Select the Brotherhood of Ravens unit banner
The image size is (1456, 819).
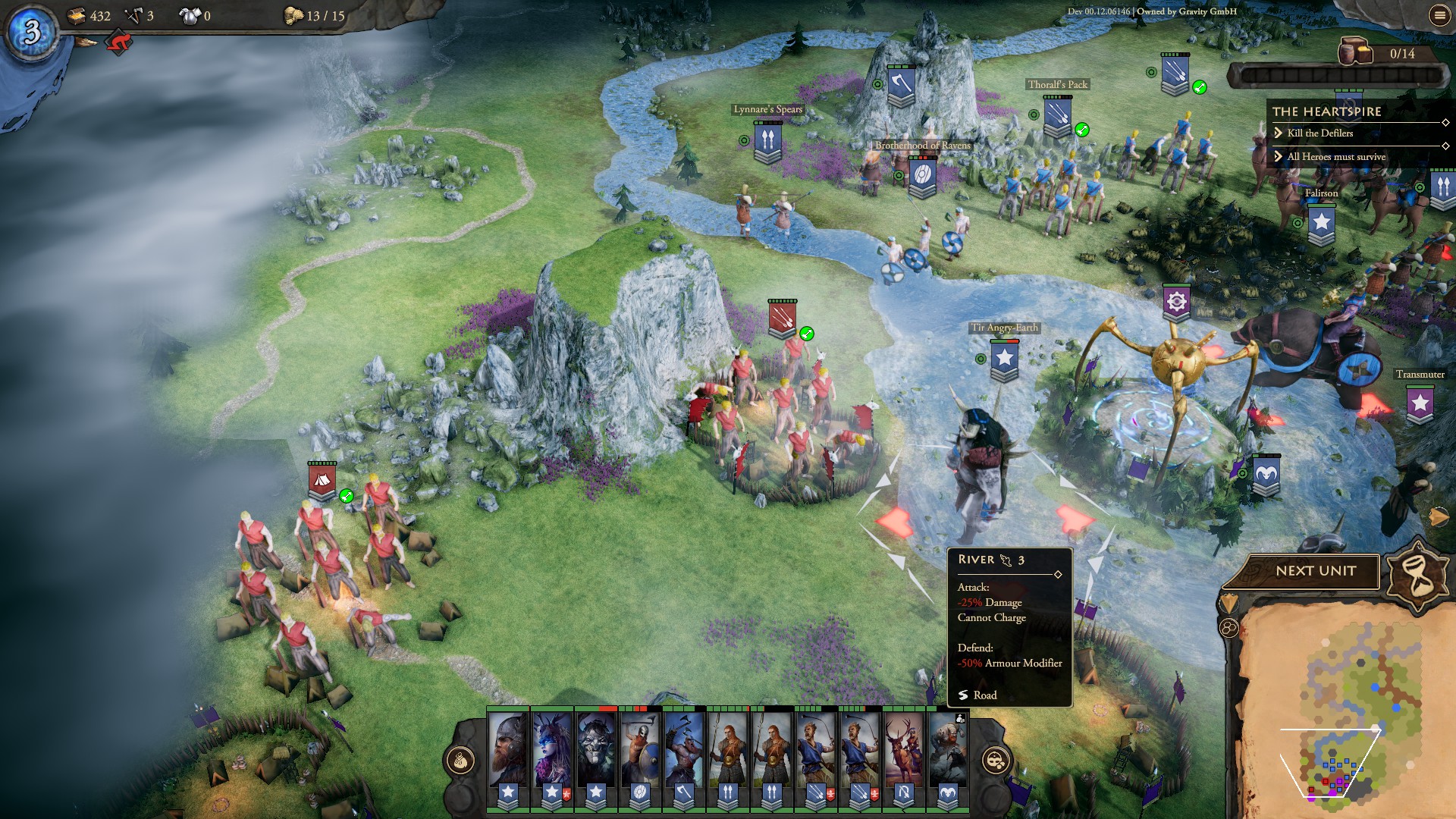point(922,177)
